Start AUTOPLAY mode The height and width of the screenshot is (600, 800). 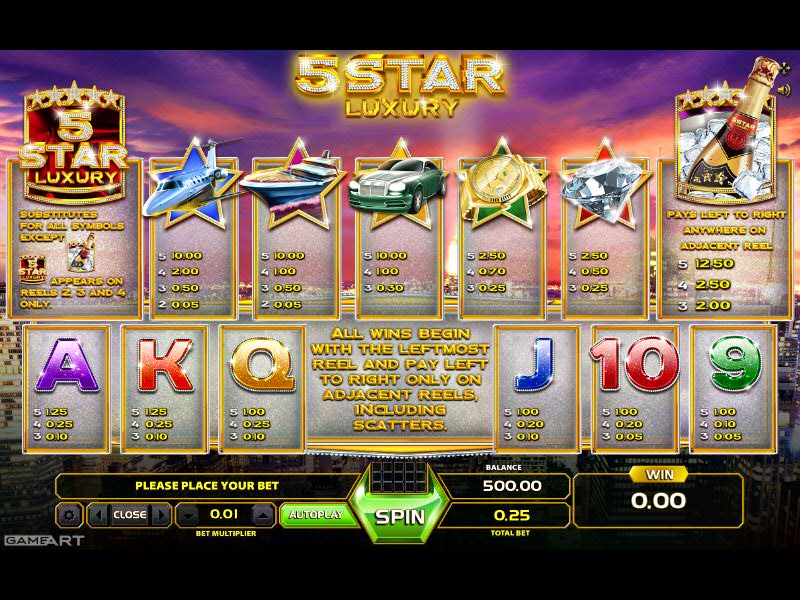316,515
